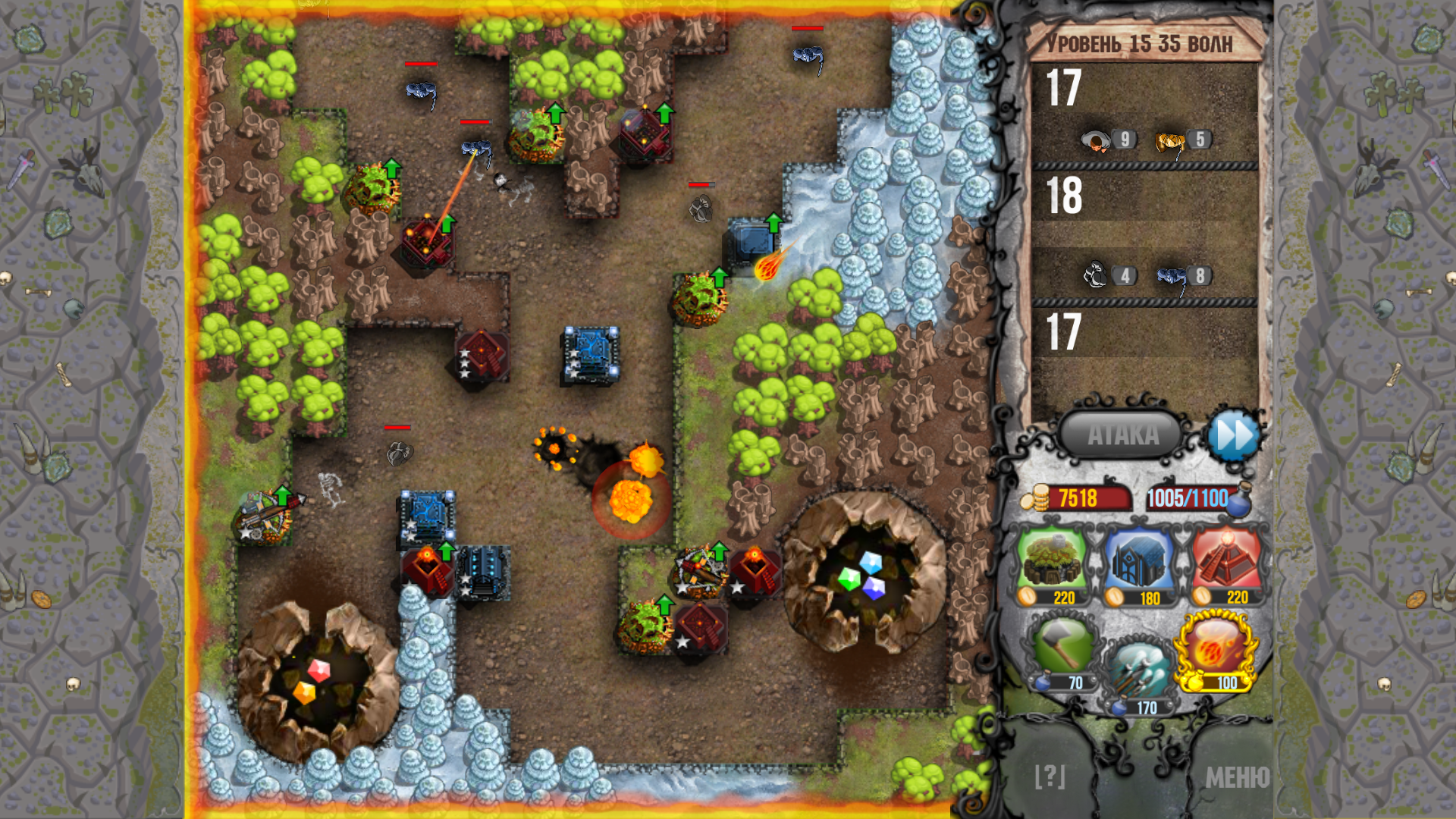The width and height of the screenshot is (1456, 819).
Task: Click the green upgrade arrow on the blue tower
Action: click(772, 221)
